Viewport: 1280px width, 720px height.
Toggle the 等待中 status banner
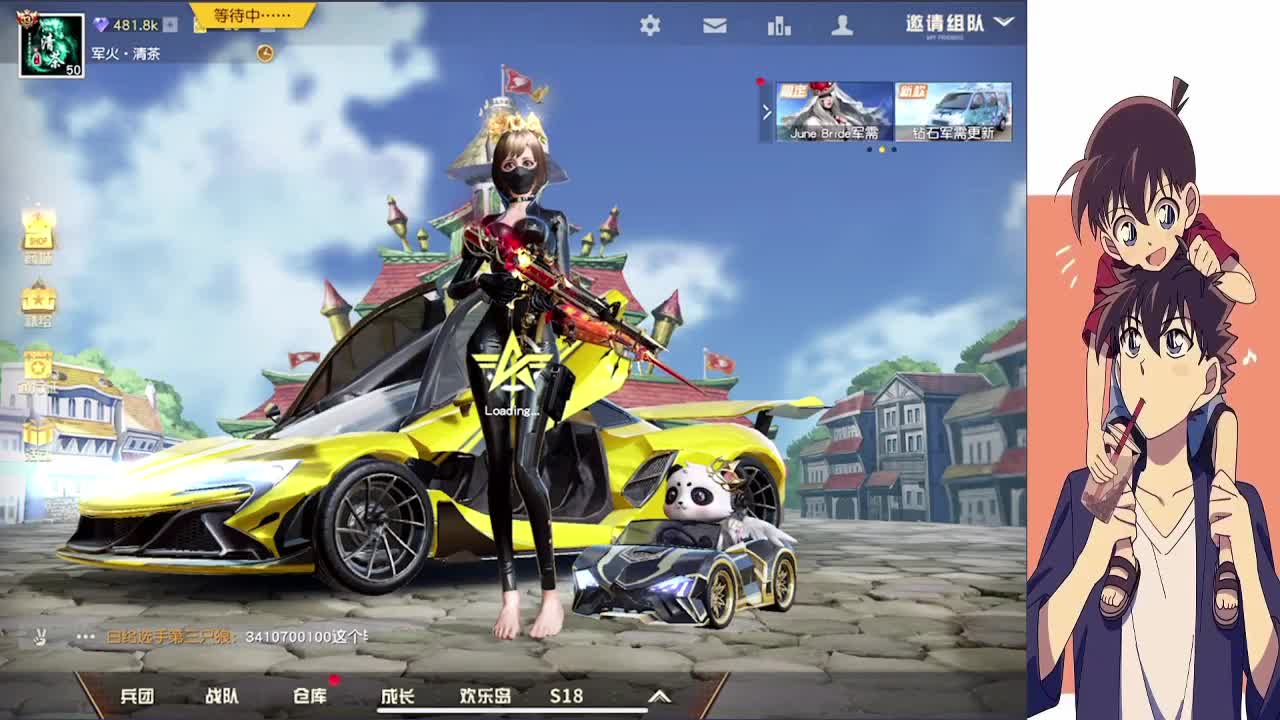[x=250, y=16]
